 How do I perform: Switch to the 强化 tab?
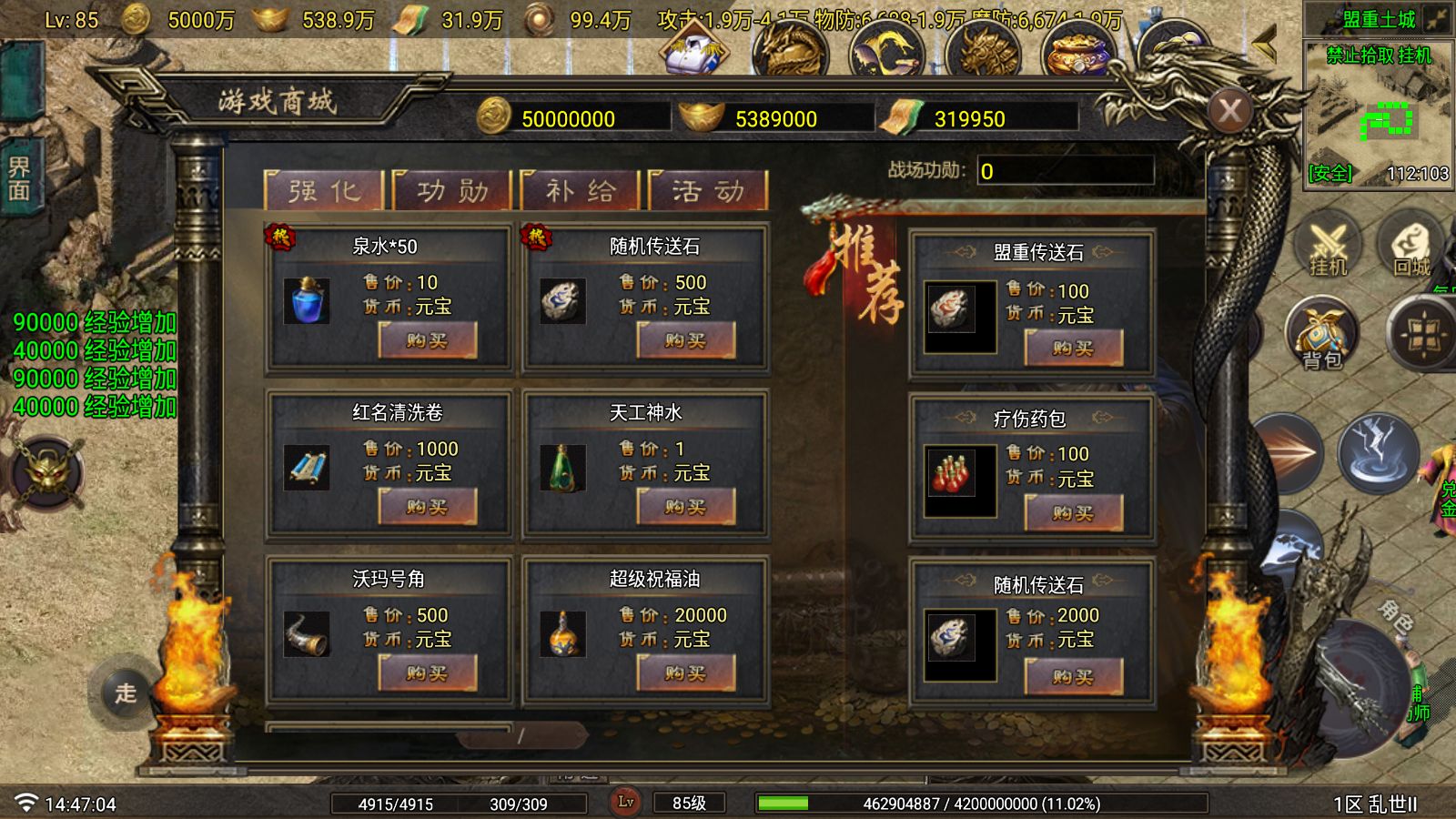click(324, 191)
